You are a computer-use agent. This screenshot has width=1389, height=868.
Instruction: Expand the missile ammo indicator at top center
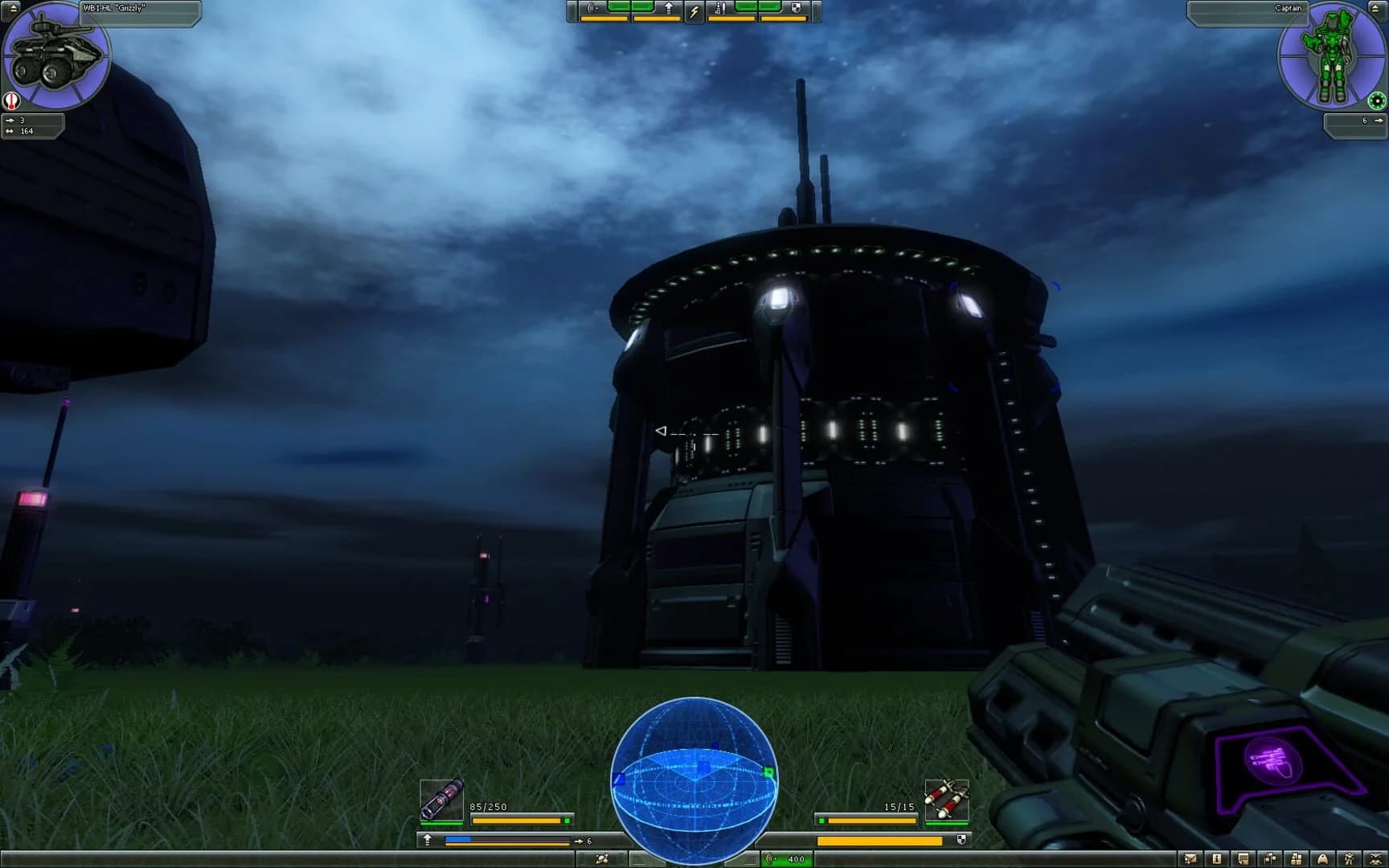[720, 9]
